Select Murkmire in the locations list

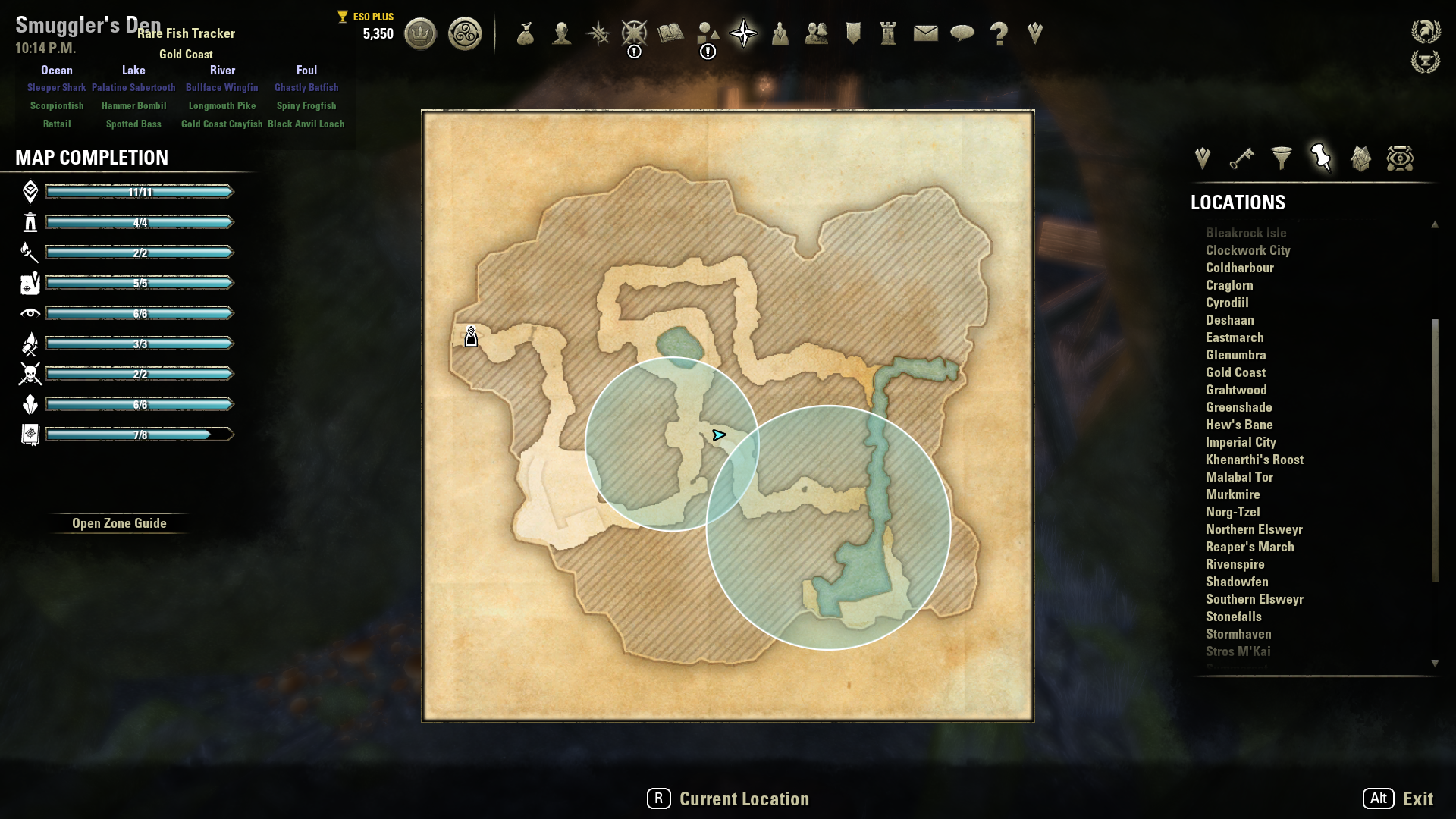click(1232, 494)
